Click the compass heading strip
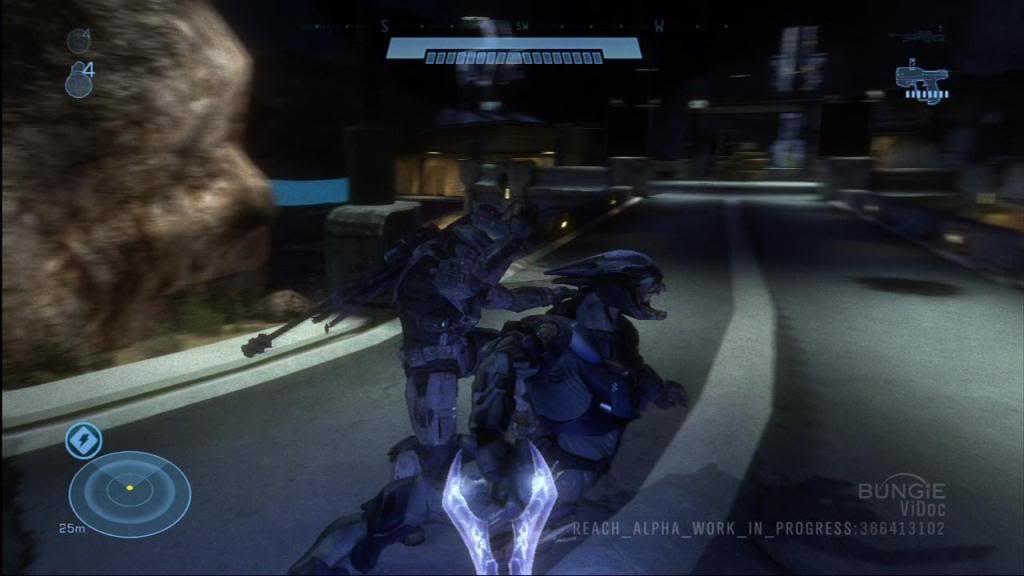The height and width of the screenshot is (576, 1024). click(521, 27)
